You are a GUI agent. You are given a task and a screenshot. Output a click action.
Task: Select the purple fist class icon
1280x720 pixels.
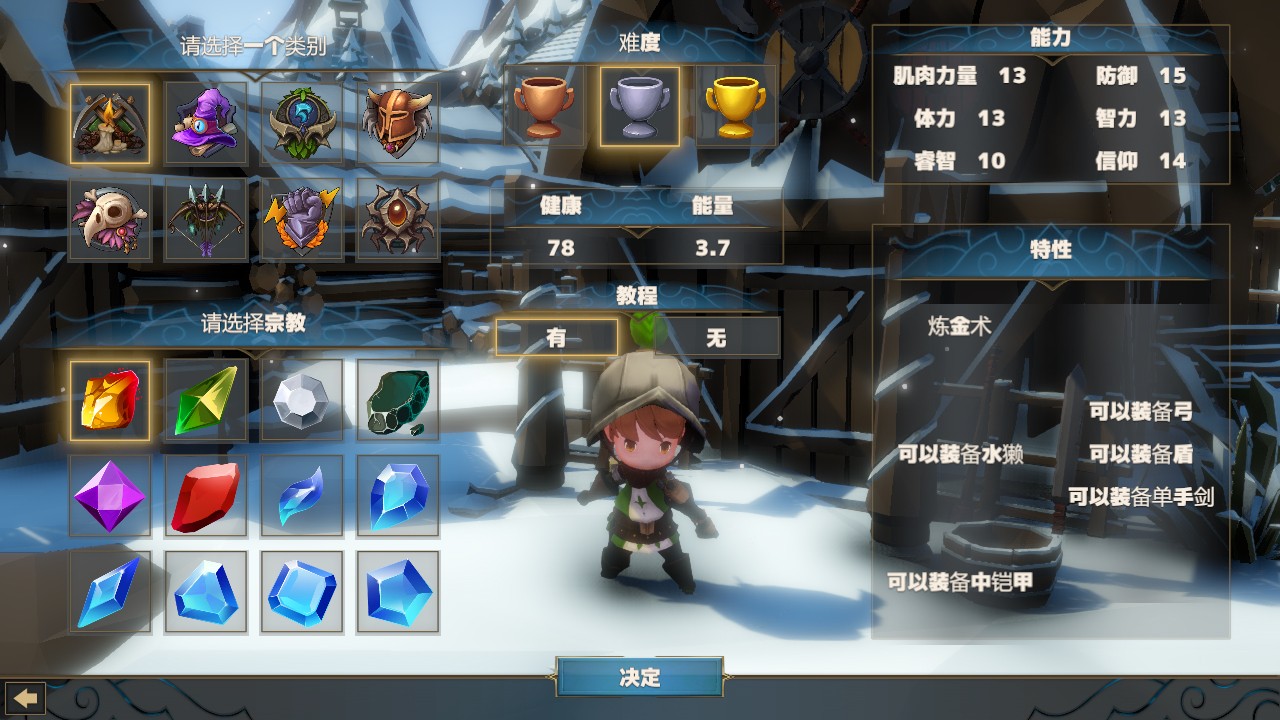302,219
